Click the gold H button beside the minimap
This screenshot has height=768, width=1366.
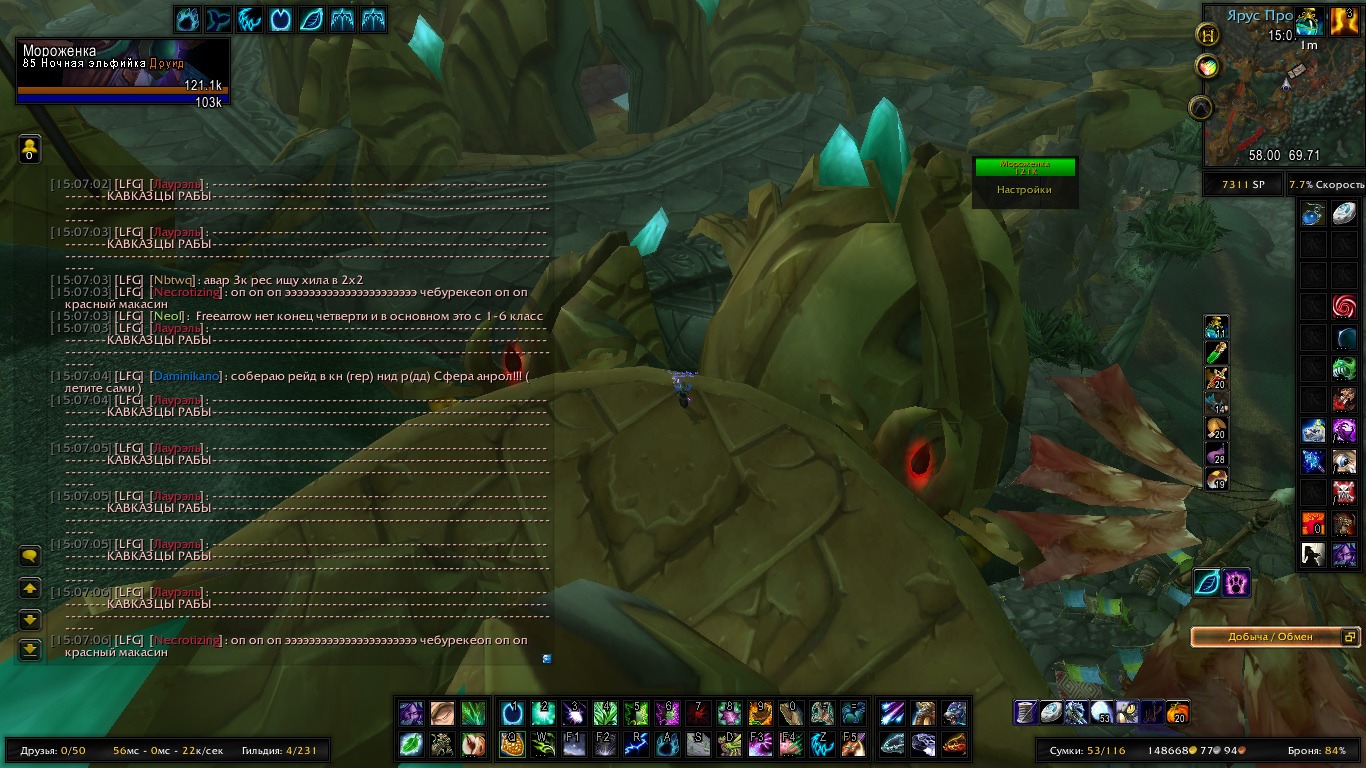tap(1208, 33)
